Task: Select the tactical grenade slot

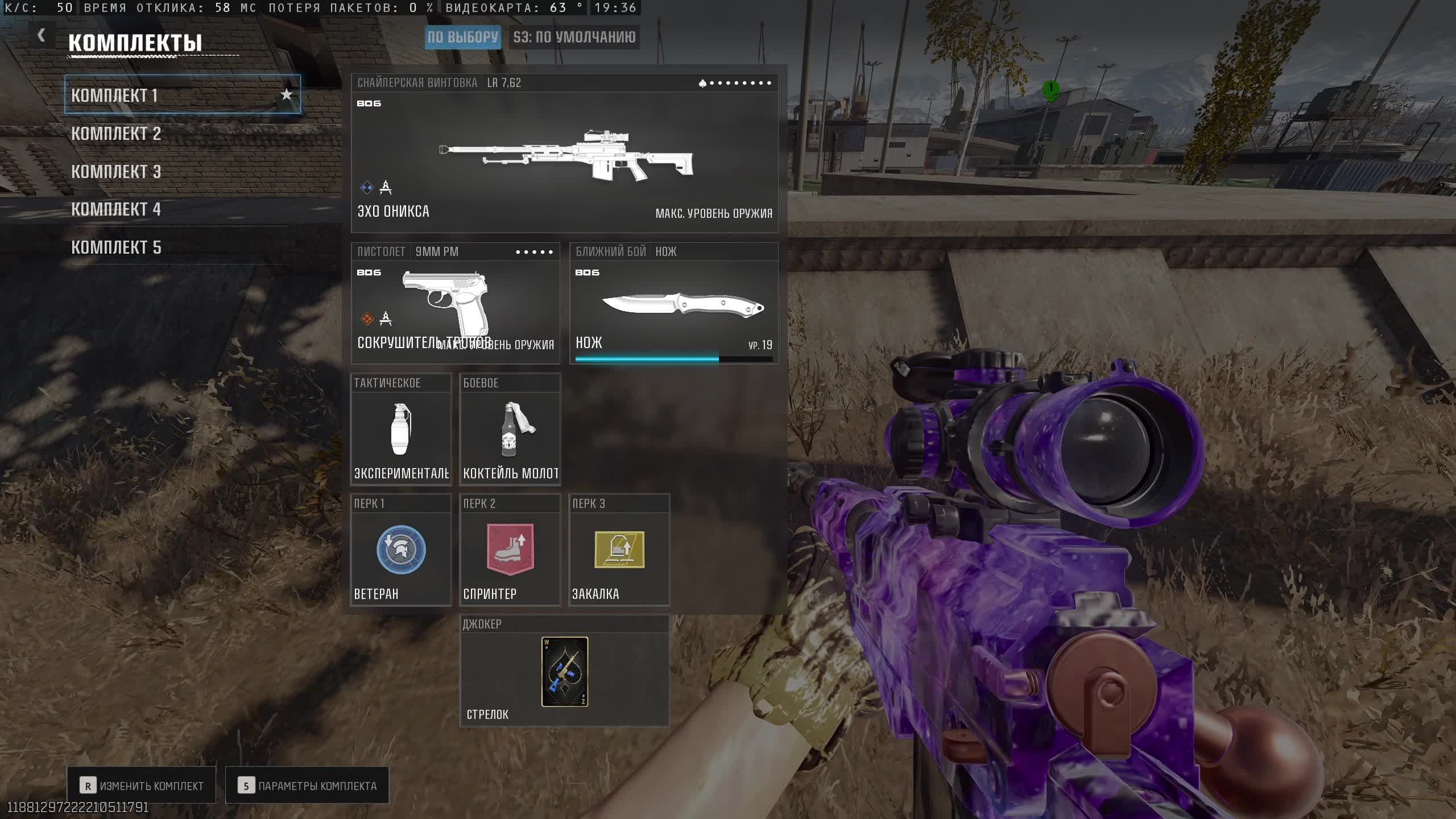Action: 401,429
